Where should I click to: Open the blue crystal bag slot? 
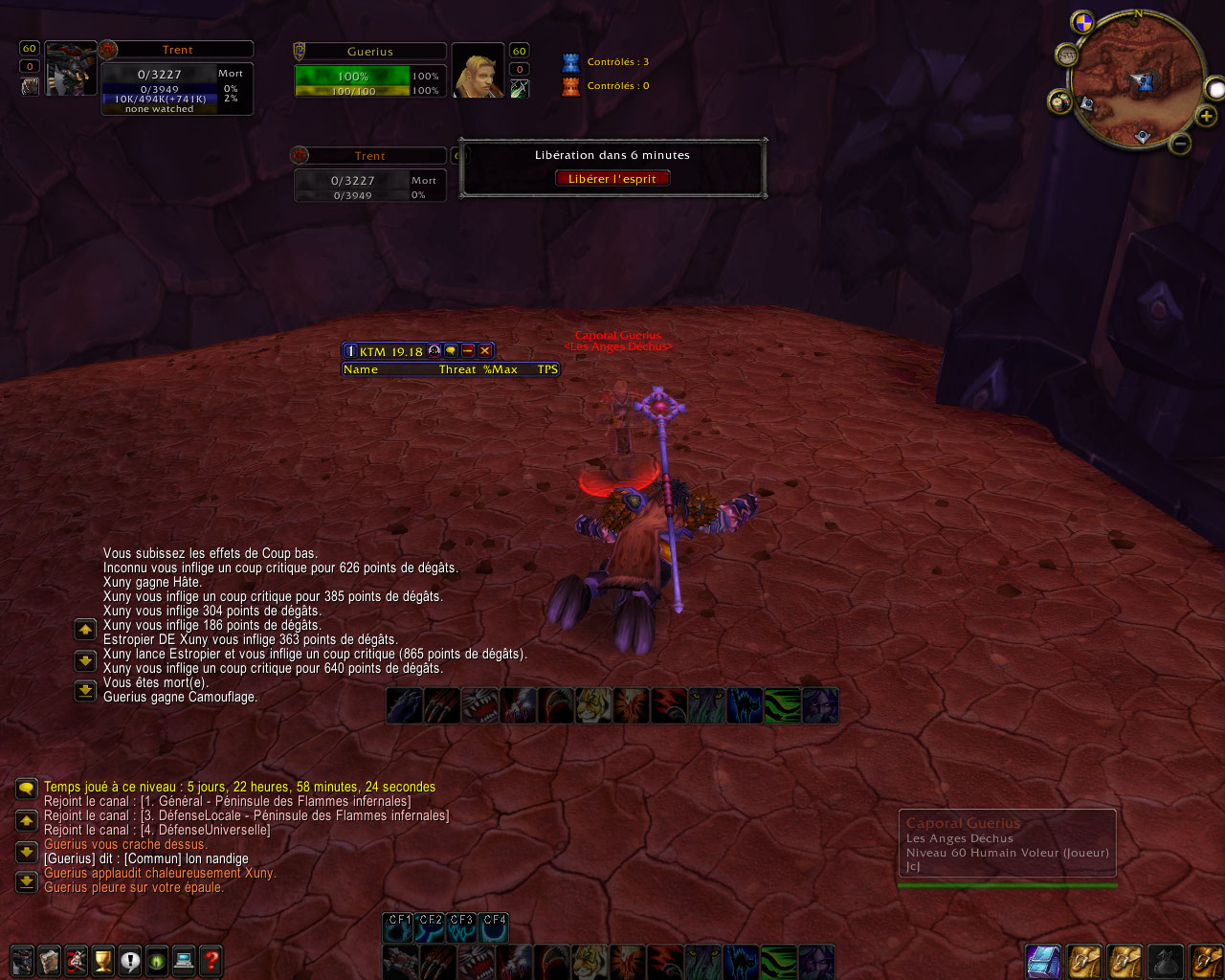click(x=1043, y=962)
